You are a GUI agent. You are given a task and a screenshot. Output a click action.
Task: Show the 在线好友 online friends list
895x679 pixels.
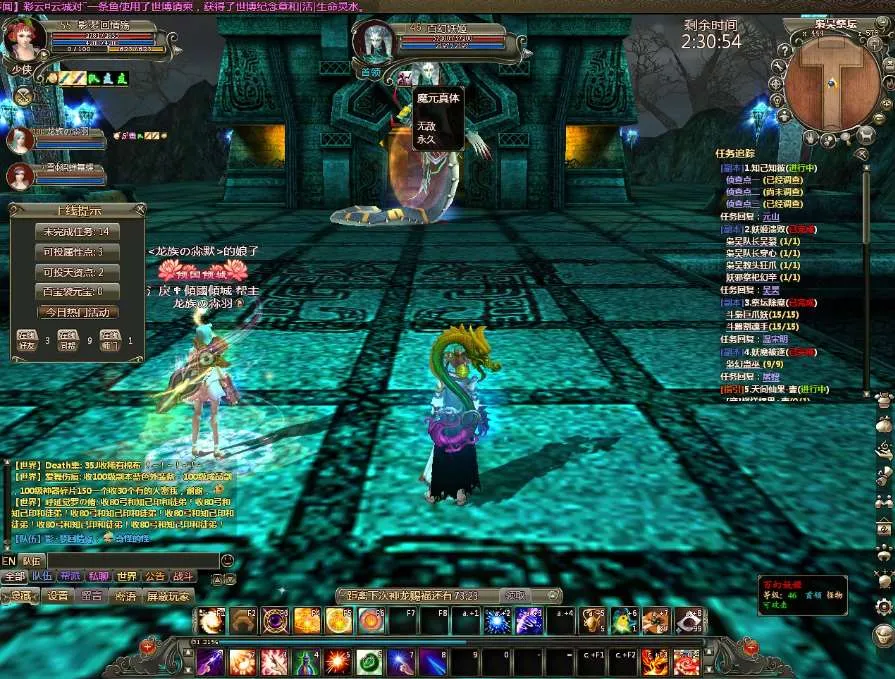click(x=27, y=341)
